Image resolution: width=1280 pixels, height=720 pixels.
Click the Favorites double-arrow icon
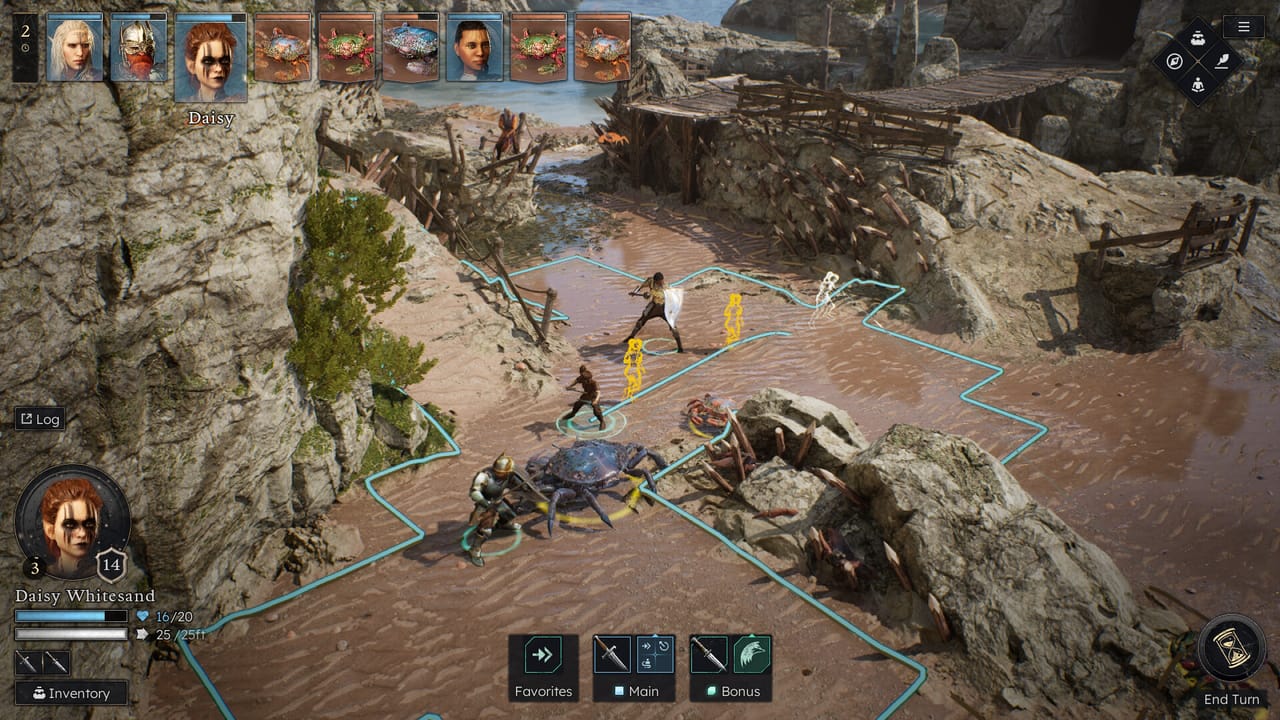[541, 655]
